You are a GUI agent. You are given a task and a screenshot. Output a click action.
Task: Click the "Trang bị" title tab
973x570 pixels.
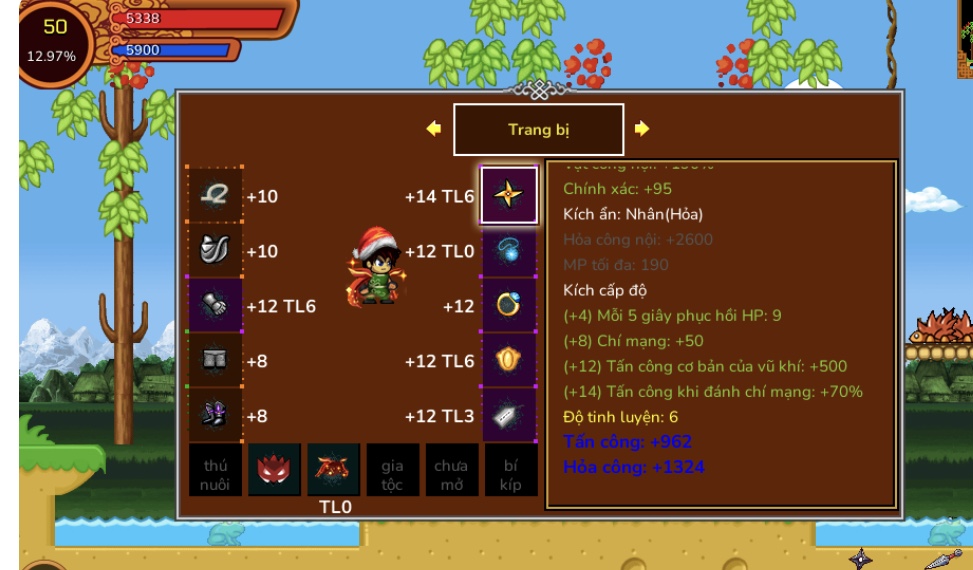538,130
